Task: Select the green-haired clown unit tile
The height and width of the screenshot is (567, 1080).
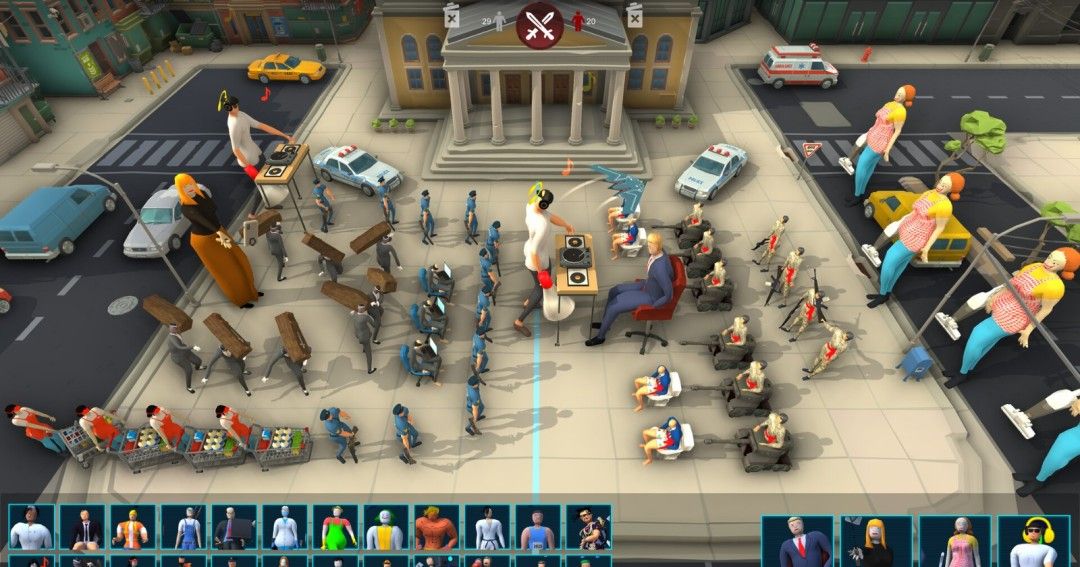Action: click(385, 528)
